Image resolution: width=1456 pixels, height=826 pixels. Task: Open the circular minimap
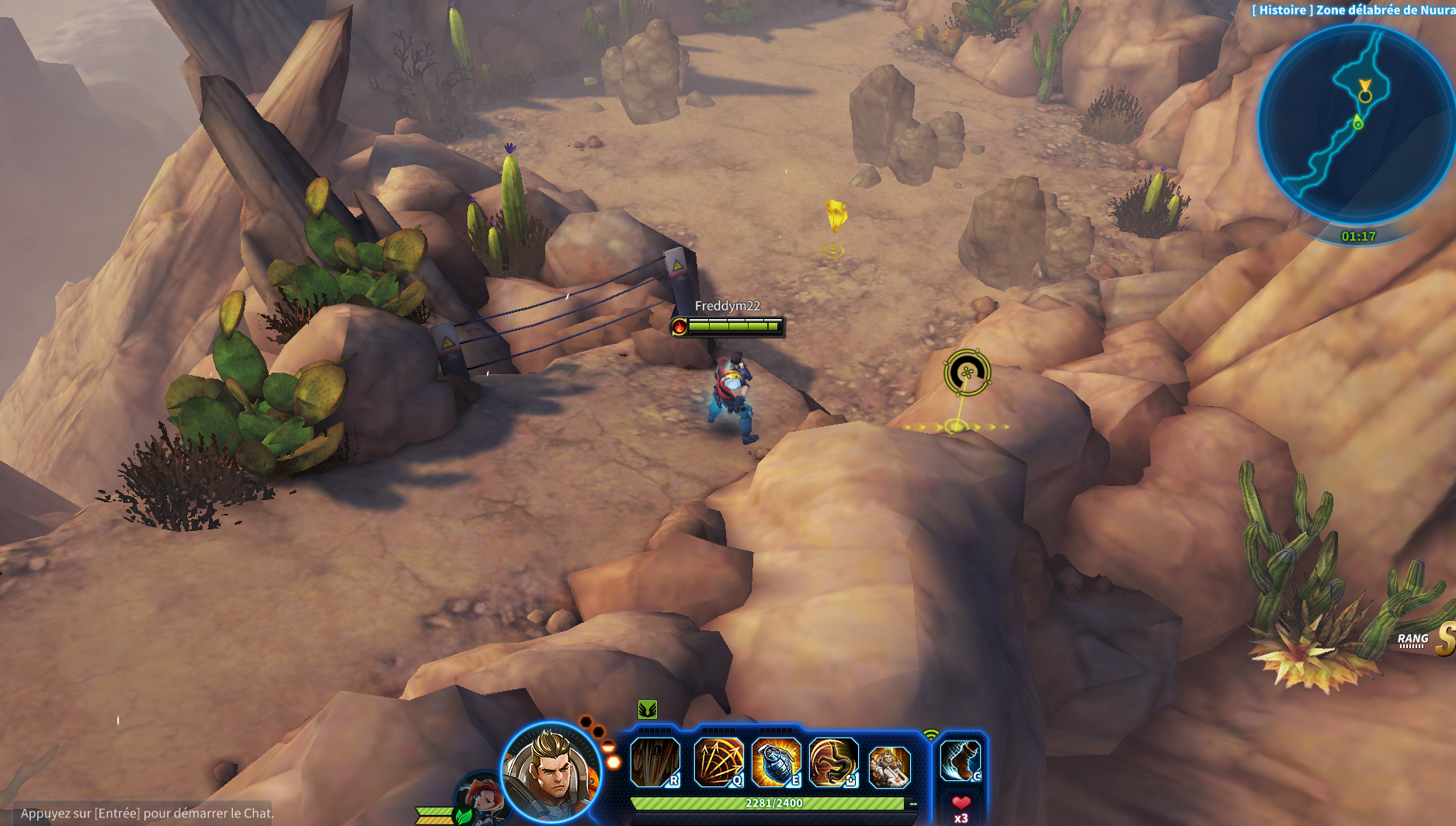tap(1356, 124)
